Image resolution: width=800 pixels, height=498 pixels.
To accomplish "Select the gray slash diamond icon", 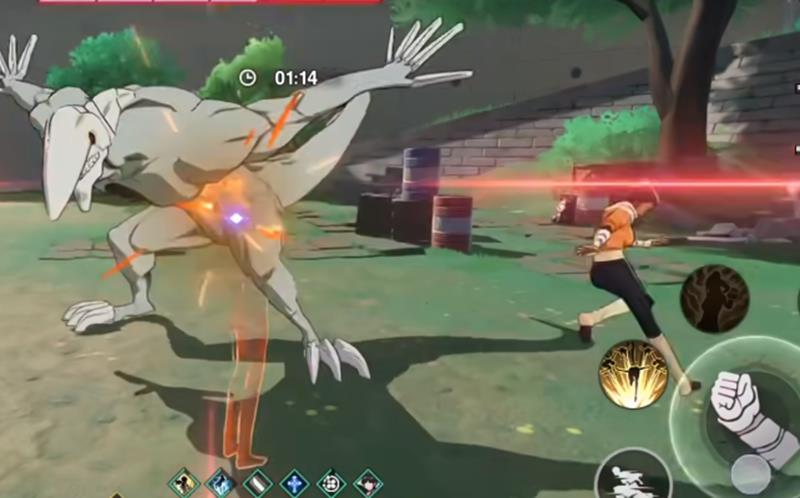I will [257, 484].
